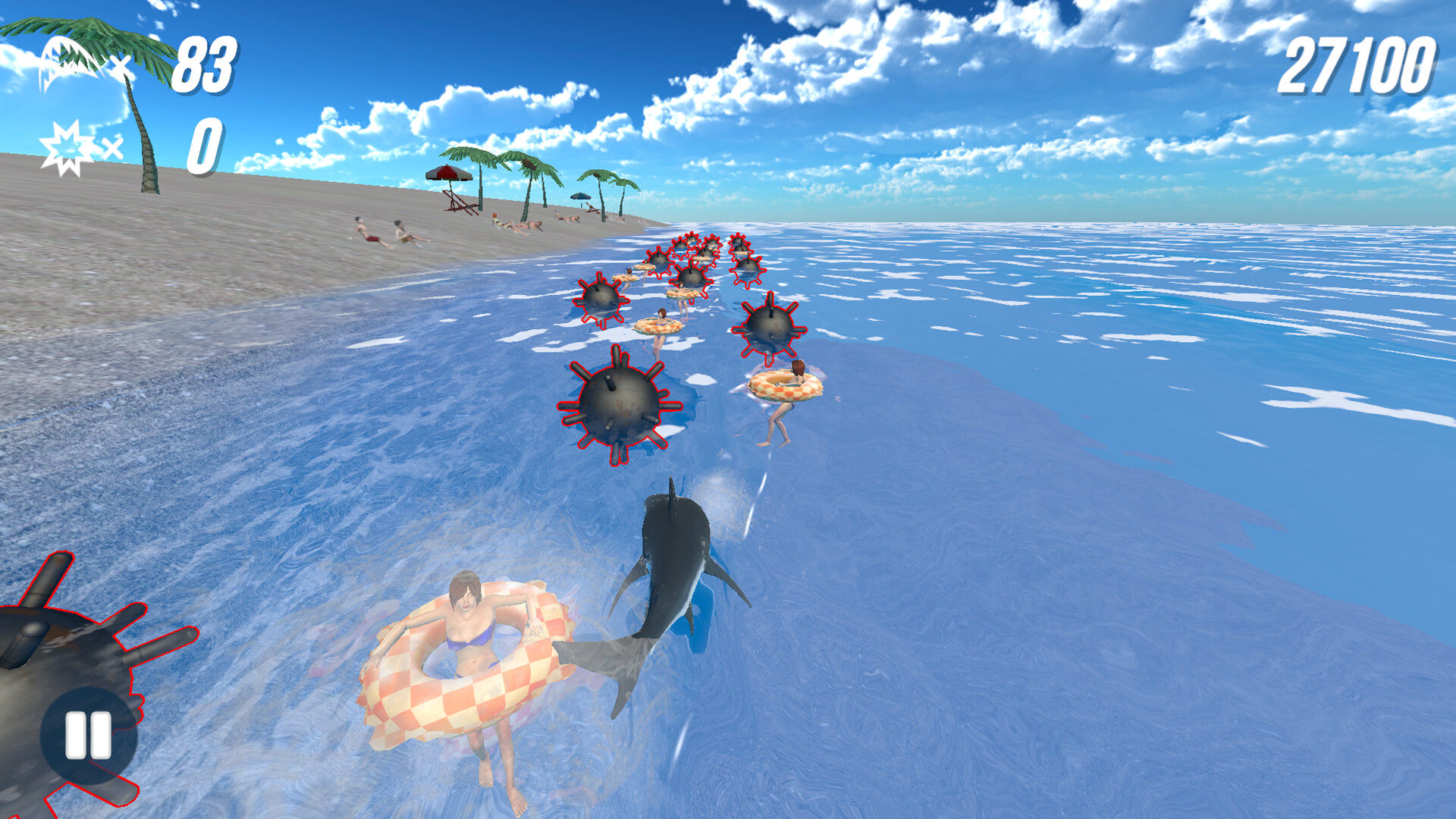Click the red beach umbrella
Viewport: 1456px width, 819px height.
click(x=450, y=174)
